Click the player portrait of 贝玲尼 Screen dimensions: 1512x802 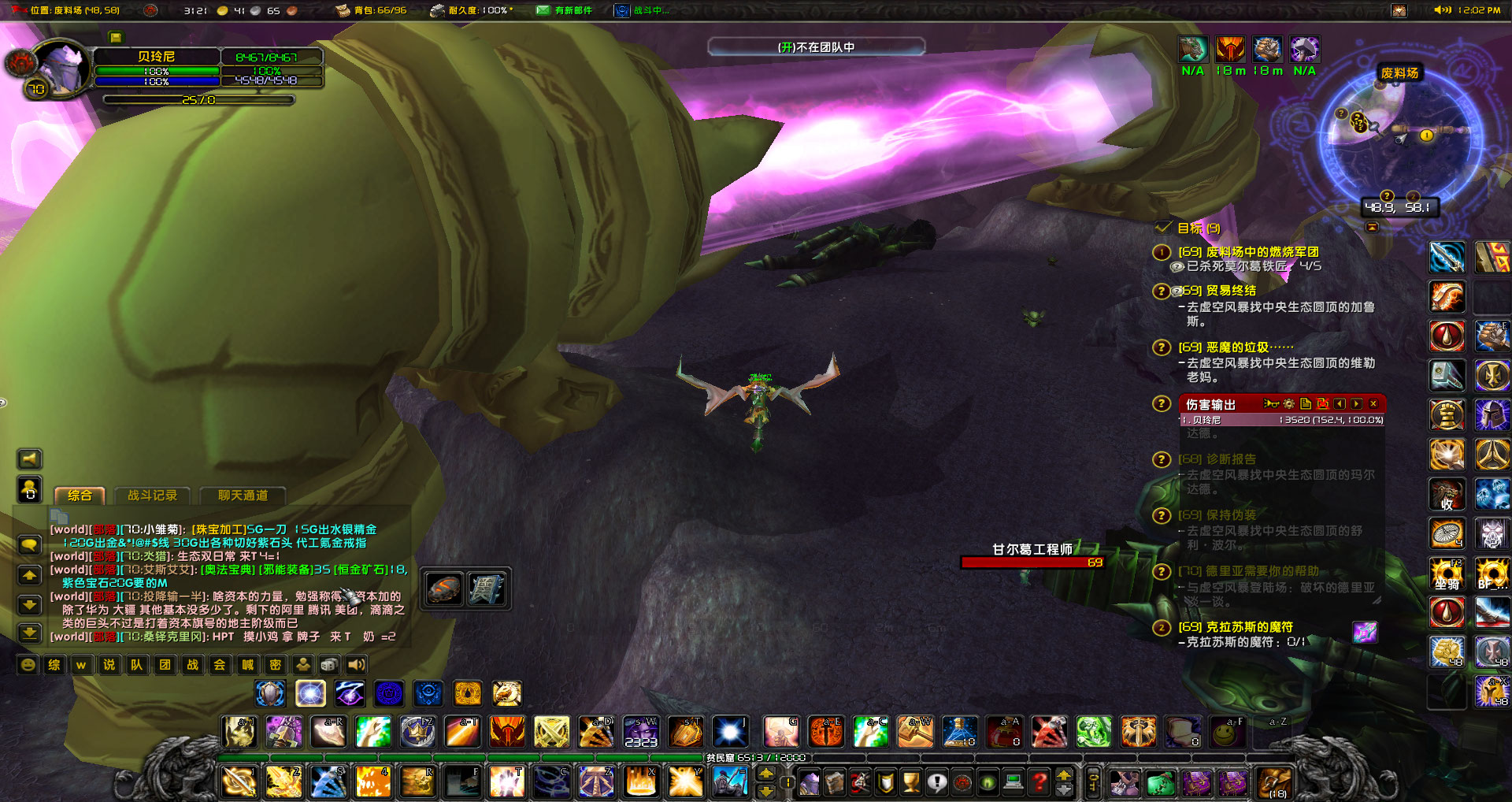(x=64, y=69)
